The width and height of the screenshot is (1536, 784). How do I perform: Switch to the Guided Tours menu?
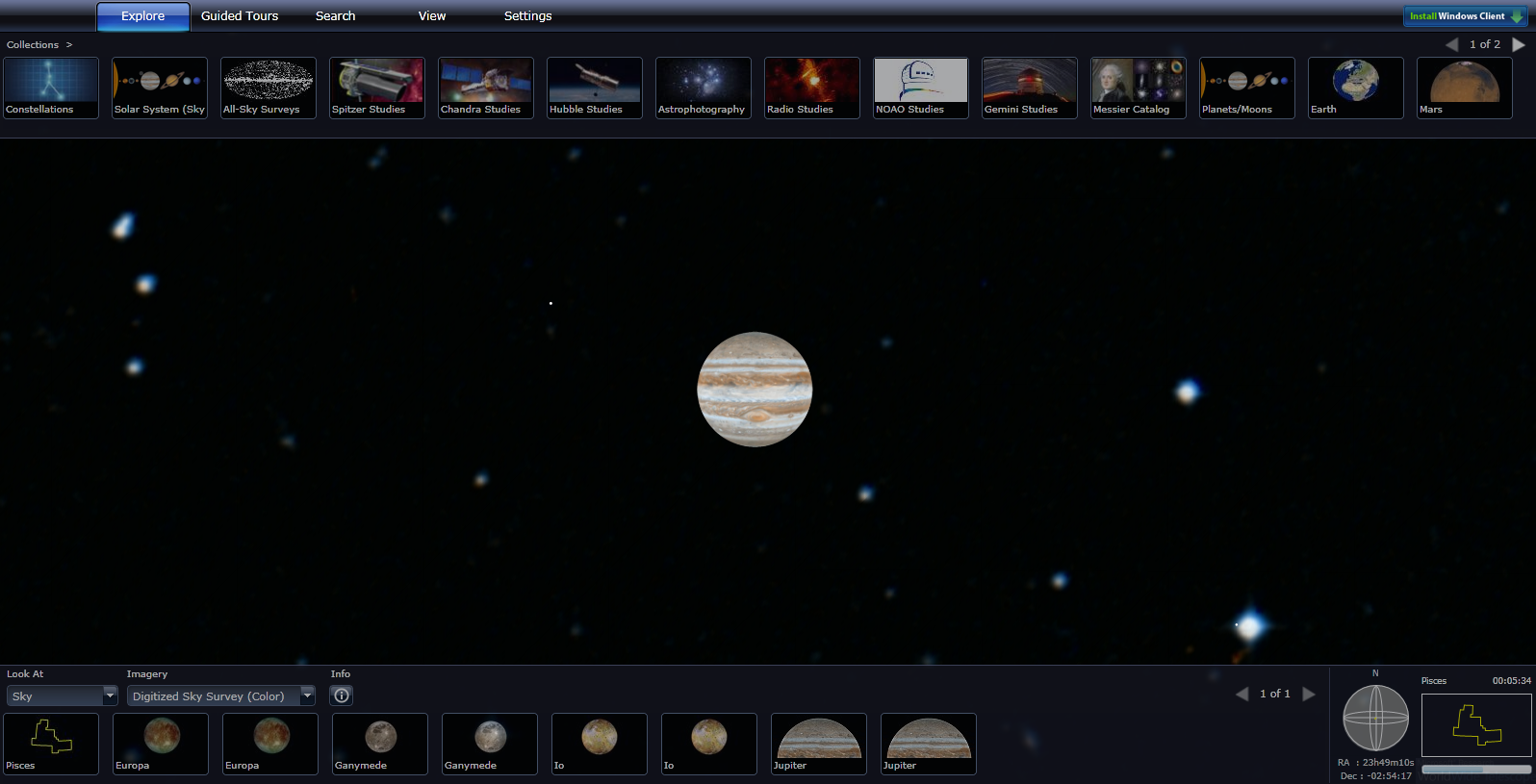(239, 15)
